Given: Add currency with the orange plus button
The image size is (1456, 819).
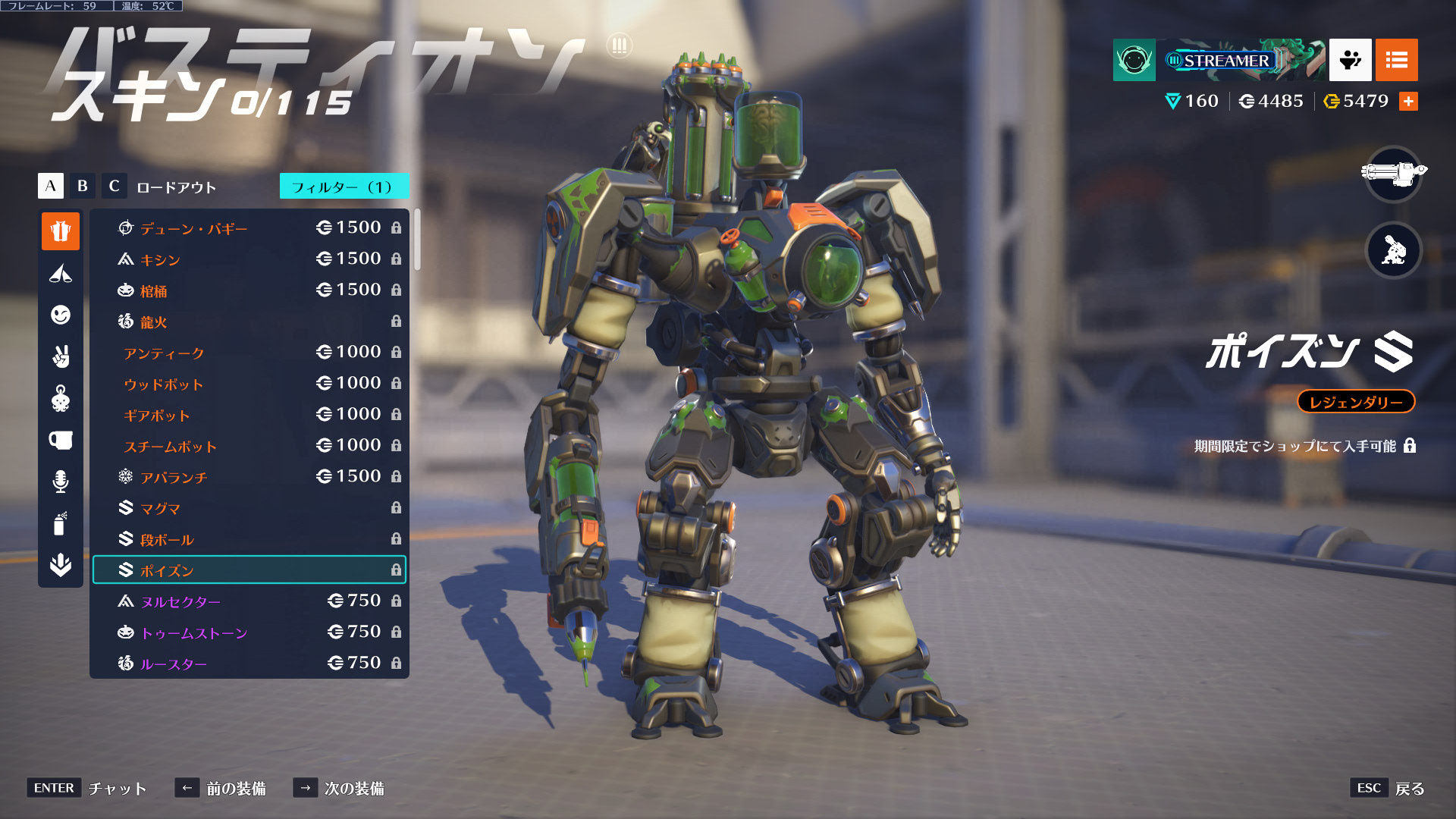Looking at the screenshot, I should 1408,101.
